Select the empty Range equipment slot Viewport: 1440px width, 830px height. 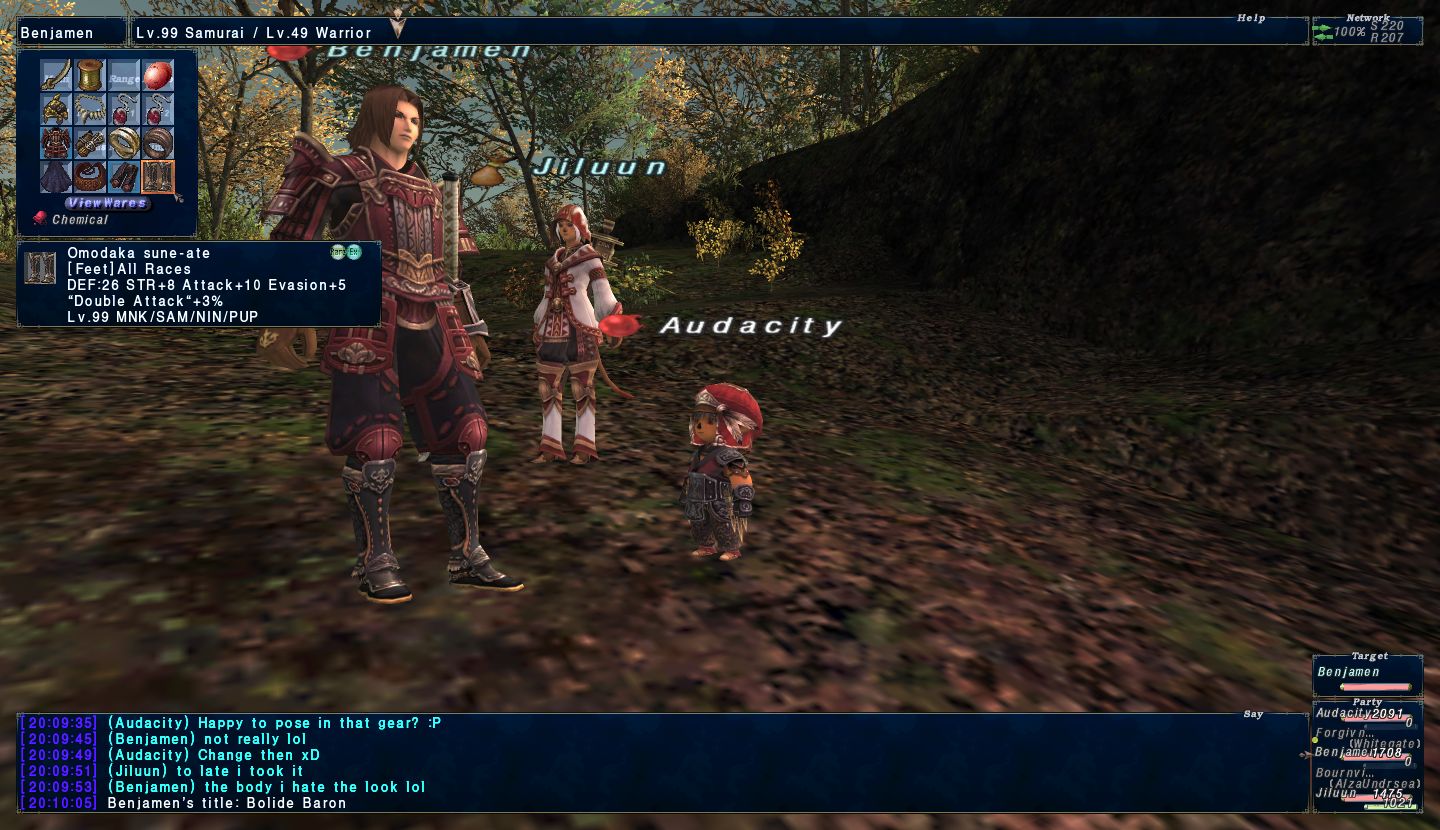click(x=124, y=75)
